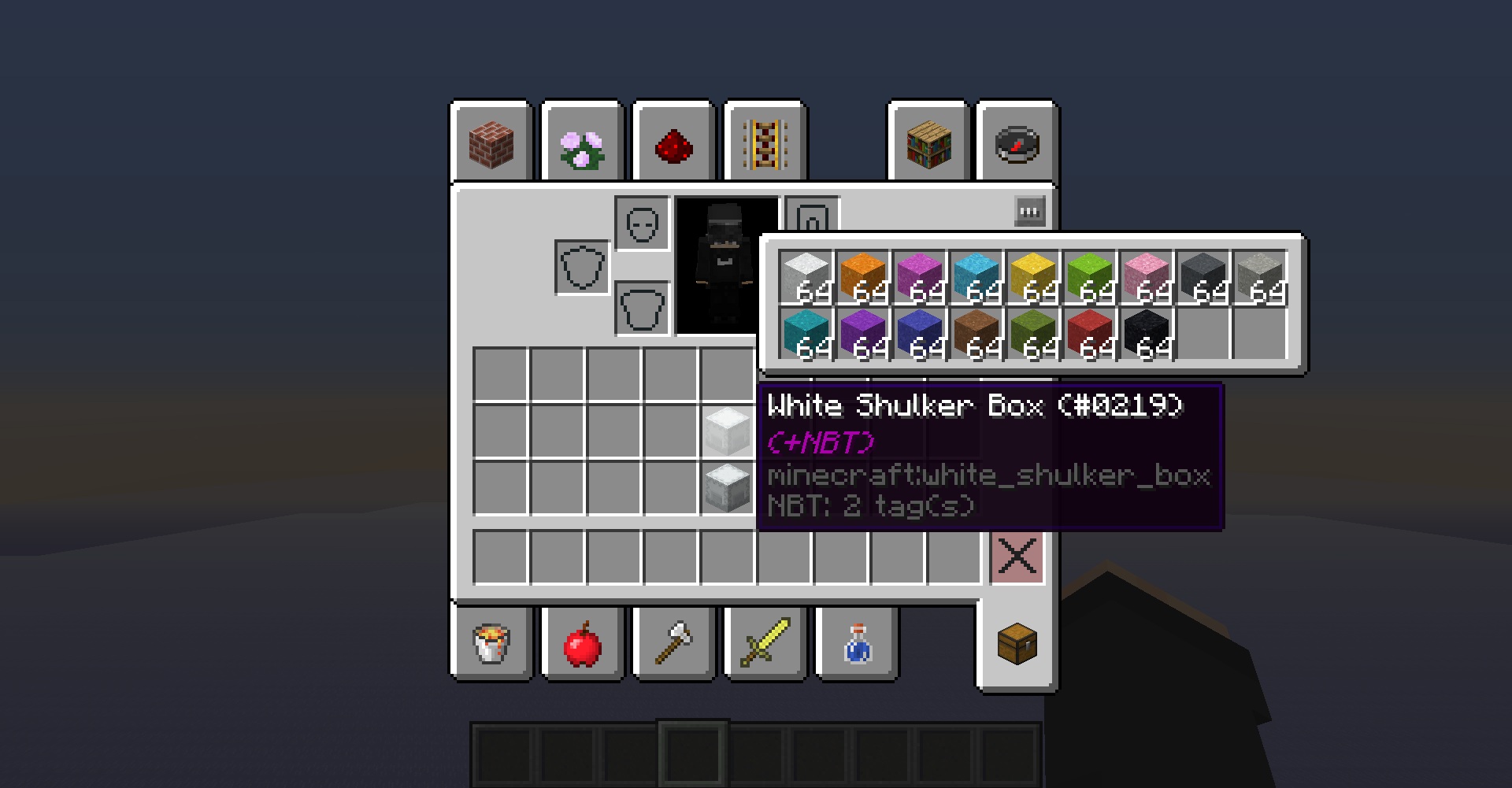
Task: Open the Saved Toolbars tab (bookshelf icon)
Action: (929, 142)
